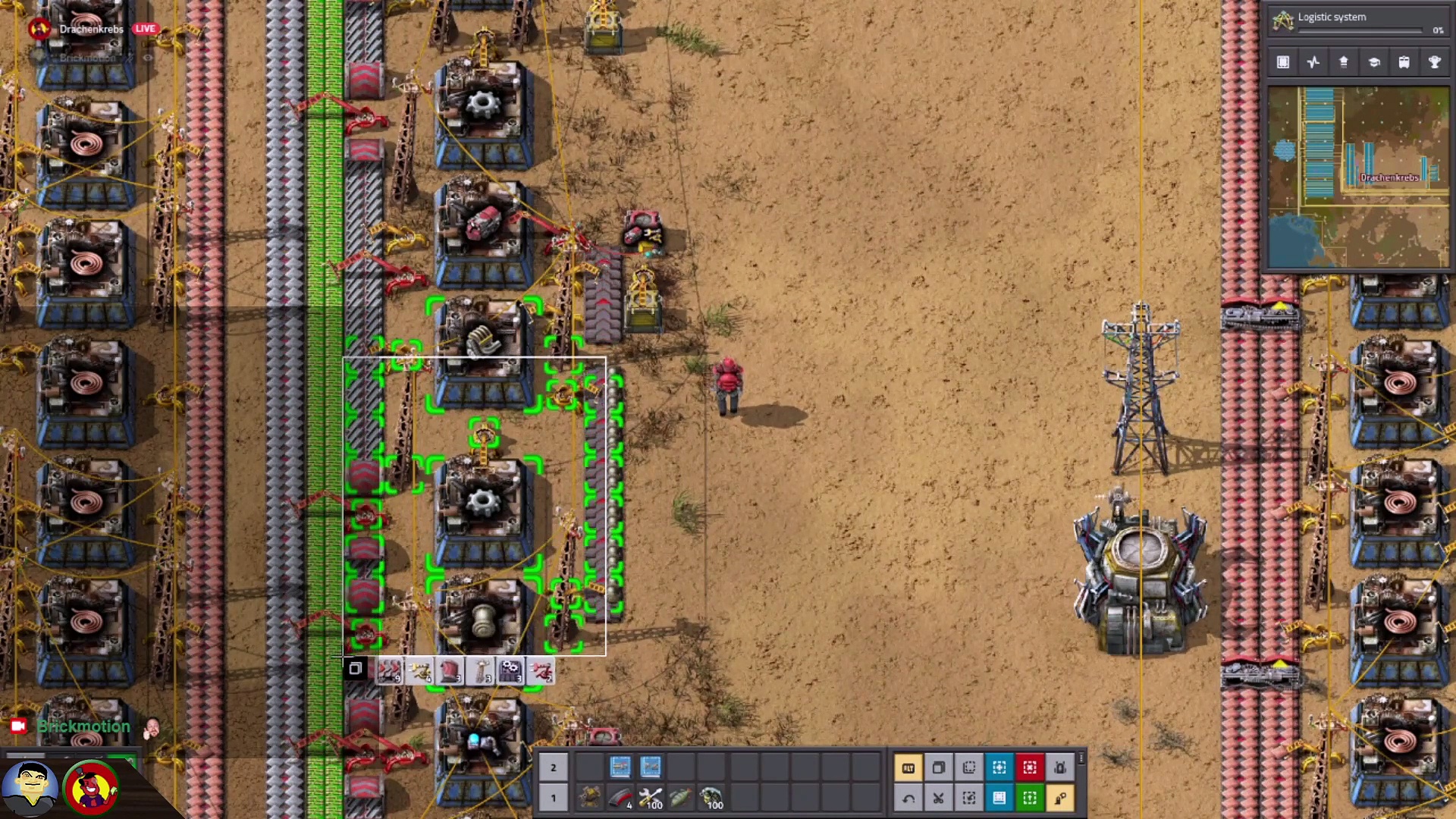Open the train overview button
Image resolution: width=1456 pixels, height=819 pixels.
pyautogui.click(x=1404, y=62)
